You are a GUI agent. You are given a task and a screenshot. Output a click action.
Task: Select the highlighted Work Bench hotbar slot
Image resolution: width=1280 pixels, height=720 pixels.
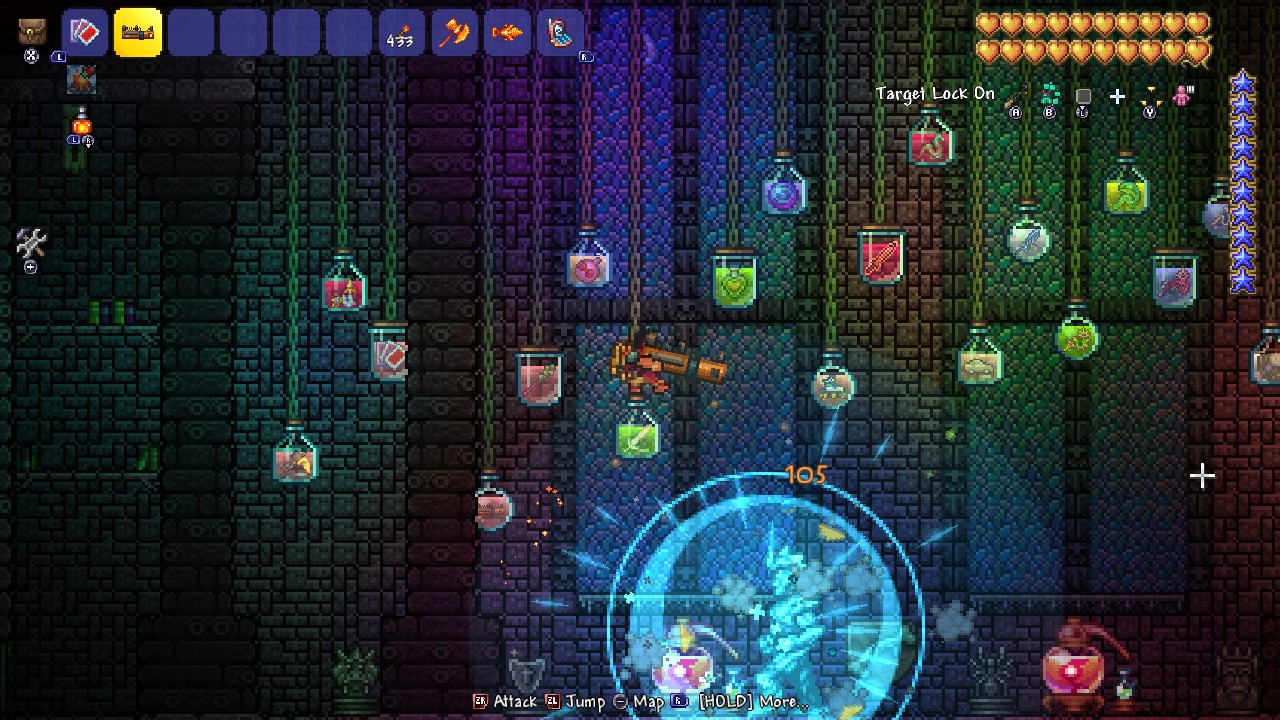[x=137, y=32]
